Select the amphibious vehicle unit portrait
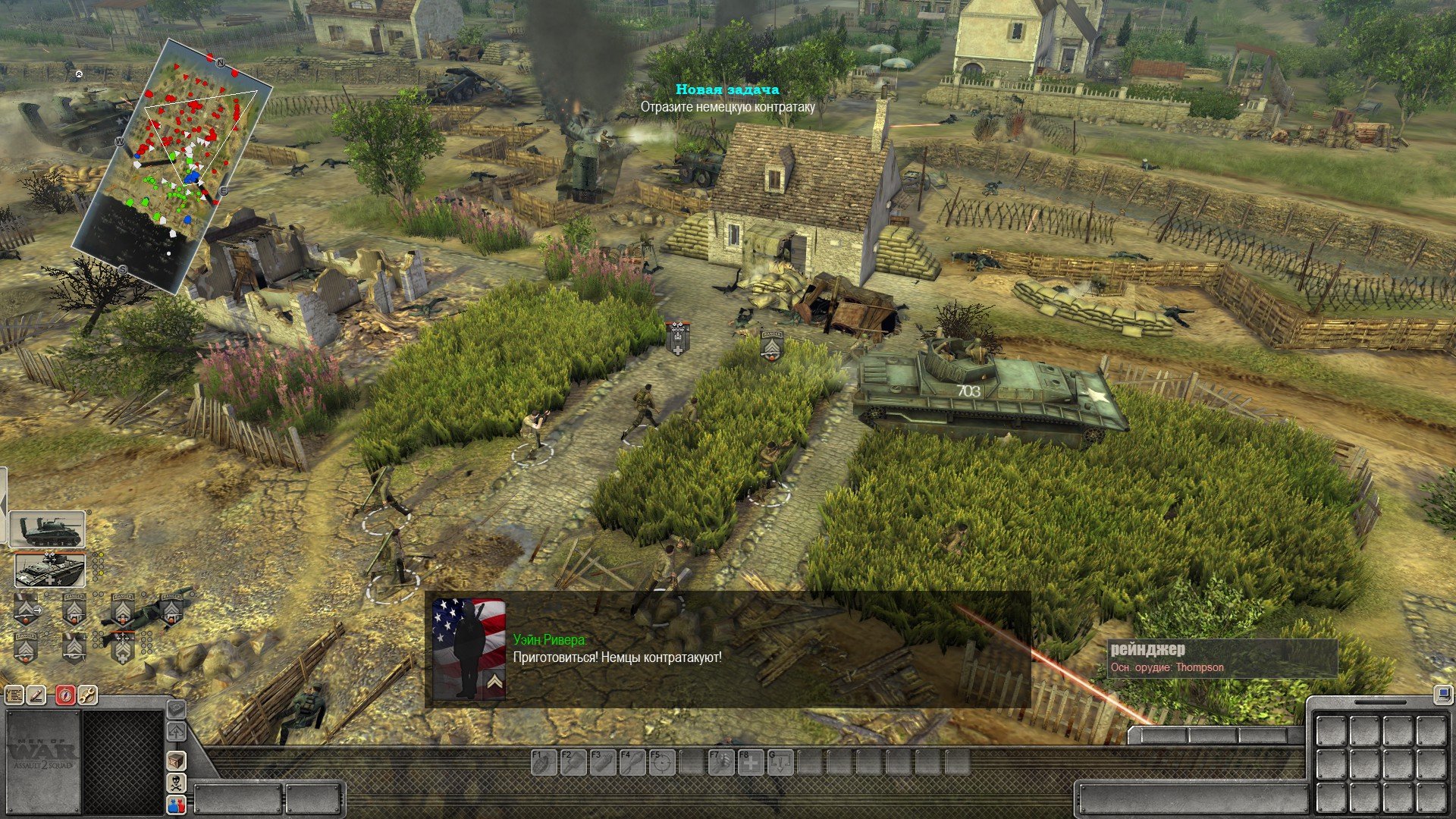The image size is (1456, 819). click(50, 570)
